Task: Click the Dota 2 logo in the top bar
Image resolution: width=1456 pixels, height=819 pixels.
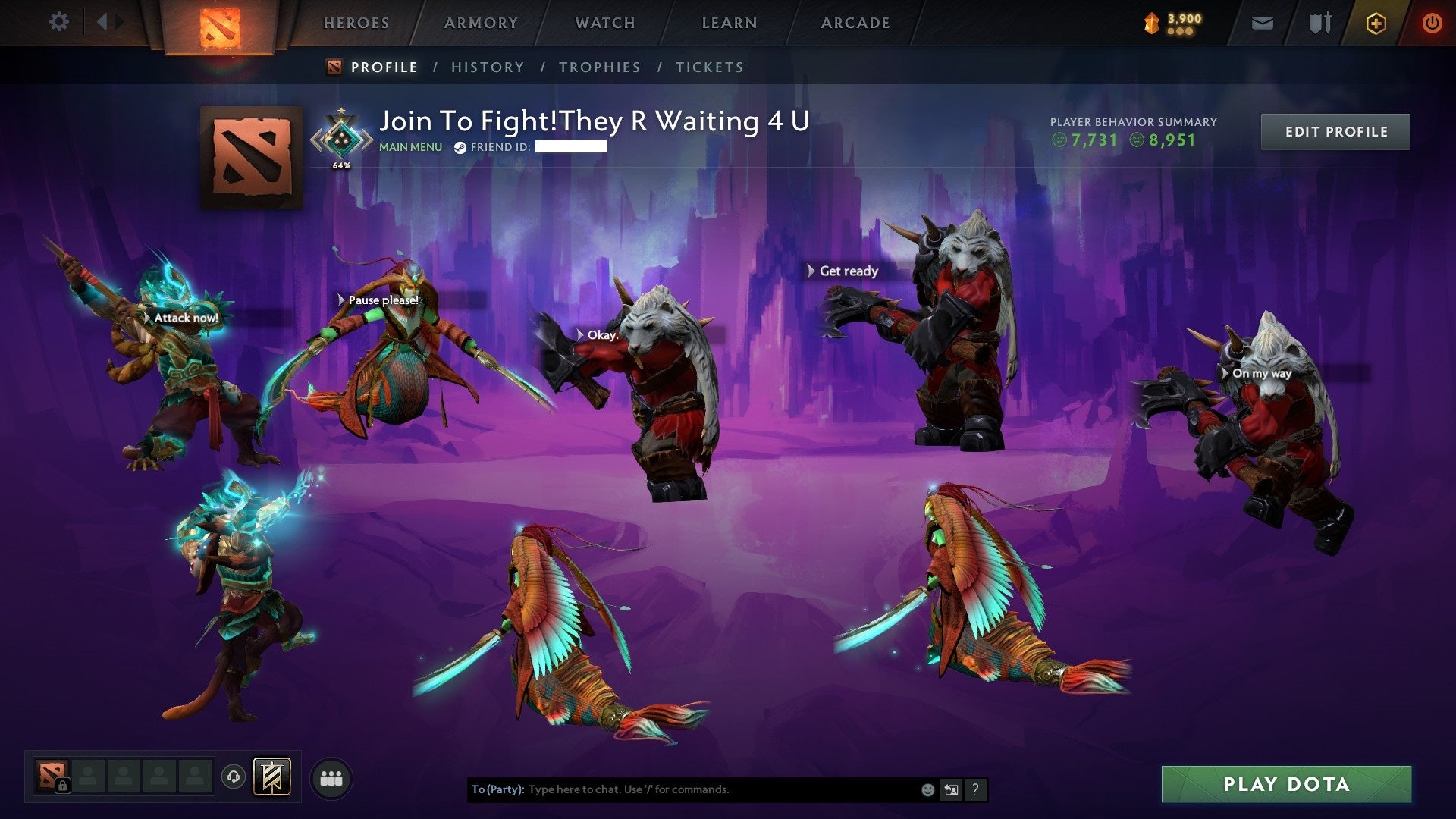Action: click(221, 24)
